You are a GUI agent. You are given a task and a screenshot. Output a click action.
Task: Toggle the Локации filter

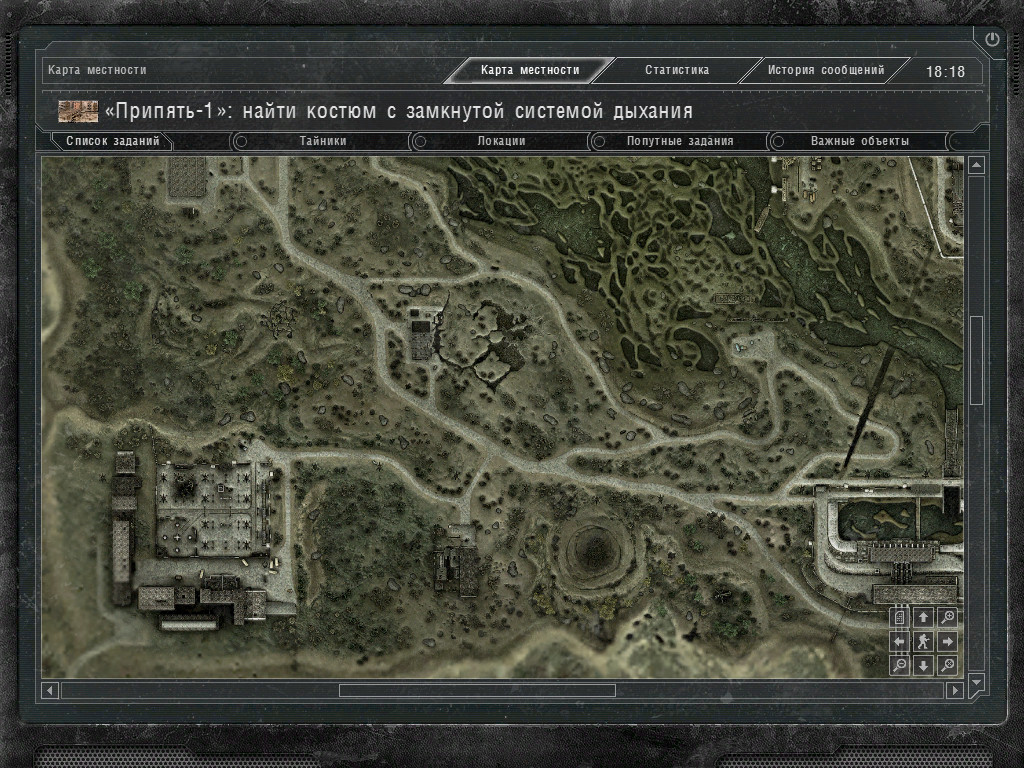501,142
